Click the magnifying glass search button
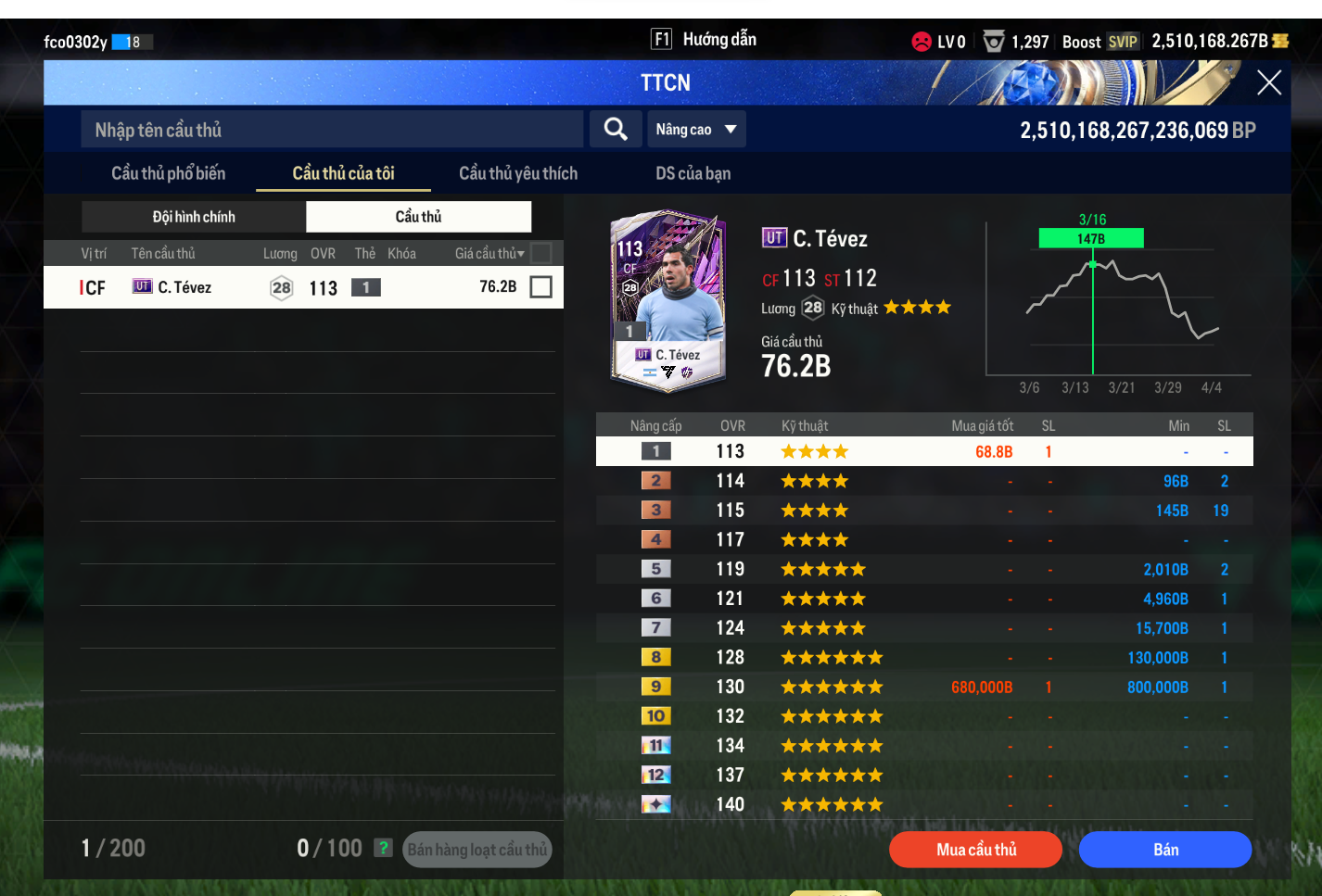 [x=616, y=130]
